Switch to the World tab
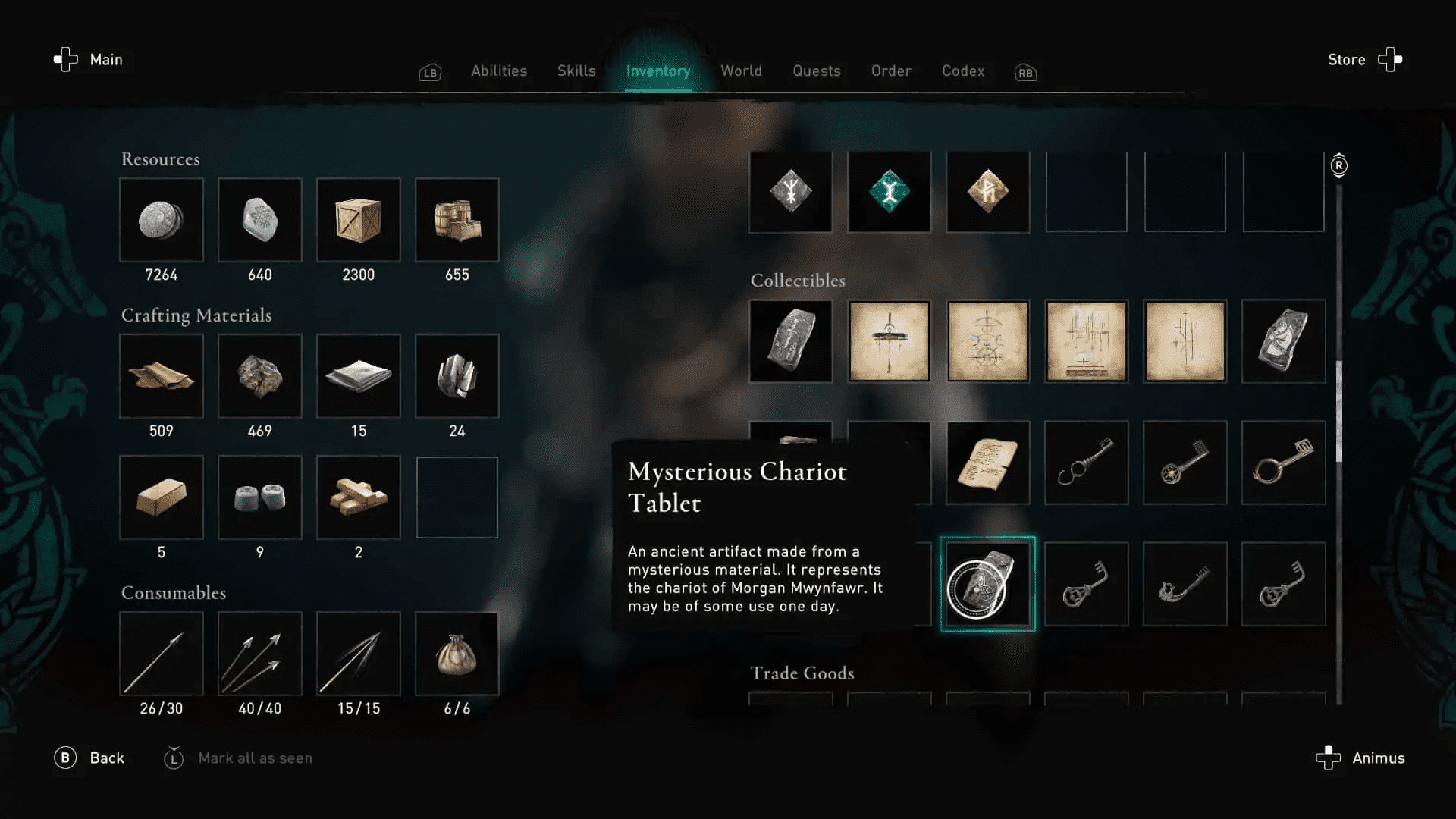The image size is (1456, 819). click(741, 71)
